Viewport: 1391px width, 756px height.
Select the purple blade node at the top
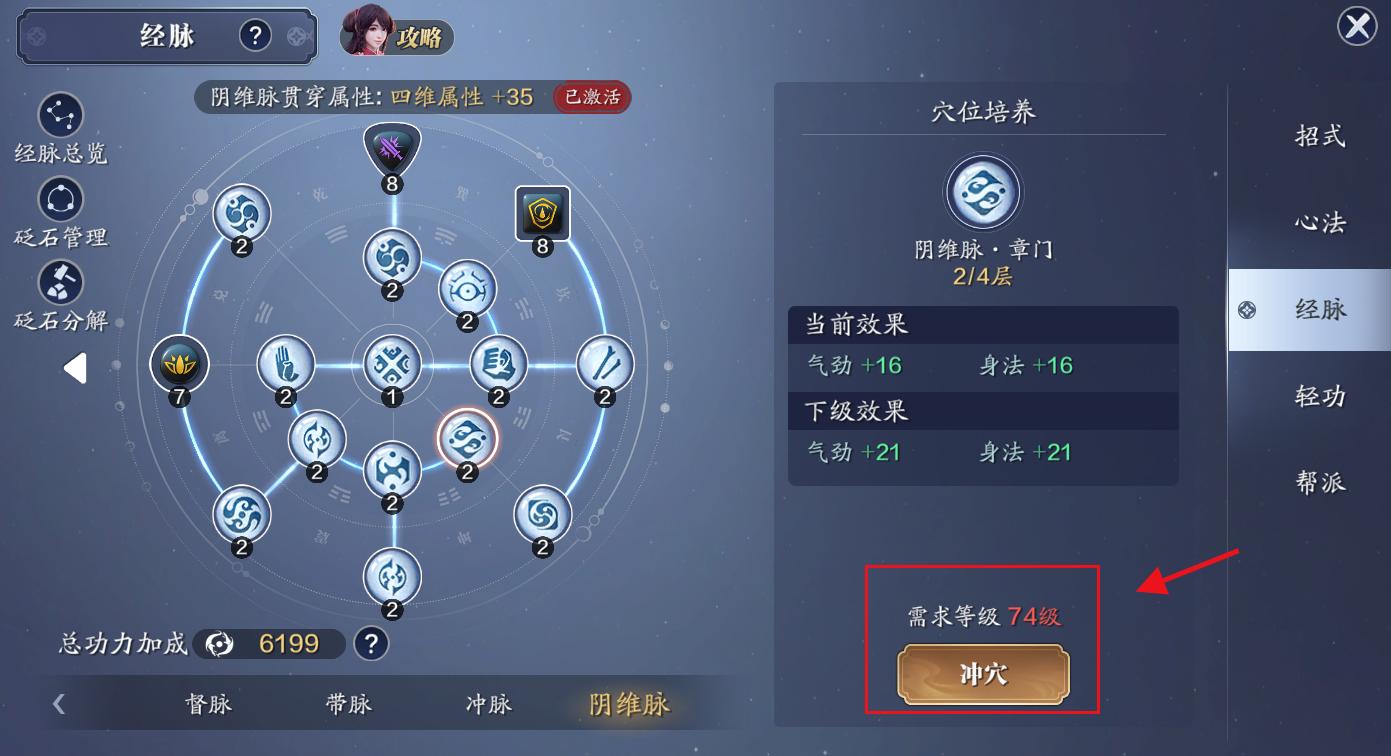[391, 148]
